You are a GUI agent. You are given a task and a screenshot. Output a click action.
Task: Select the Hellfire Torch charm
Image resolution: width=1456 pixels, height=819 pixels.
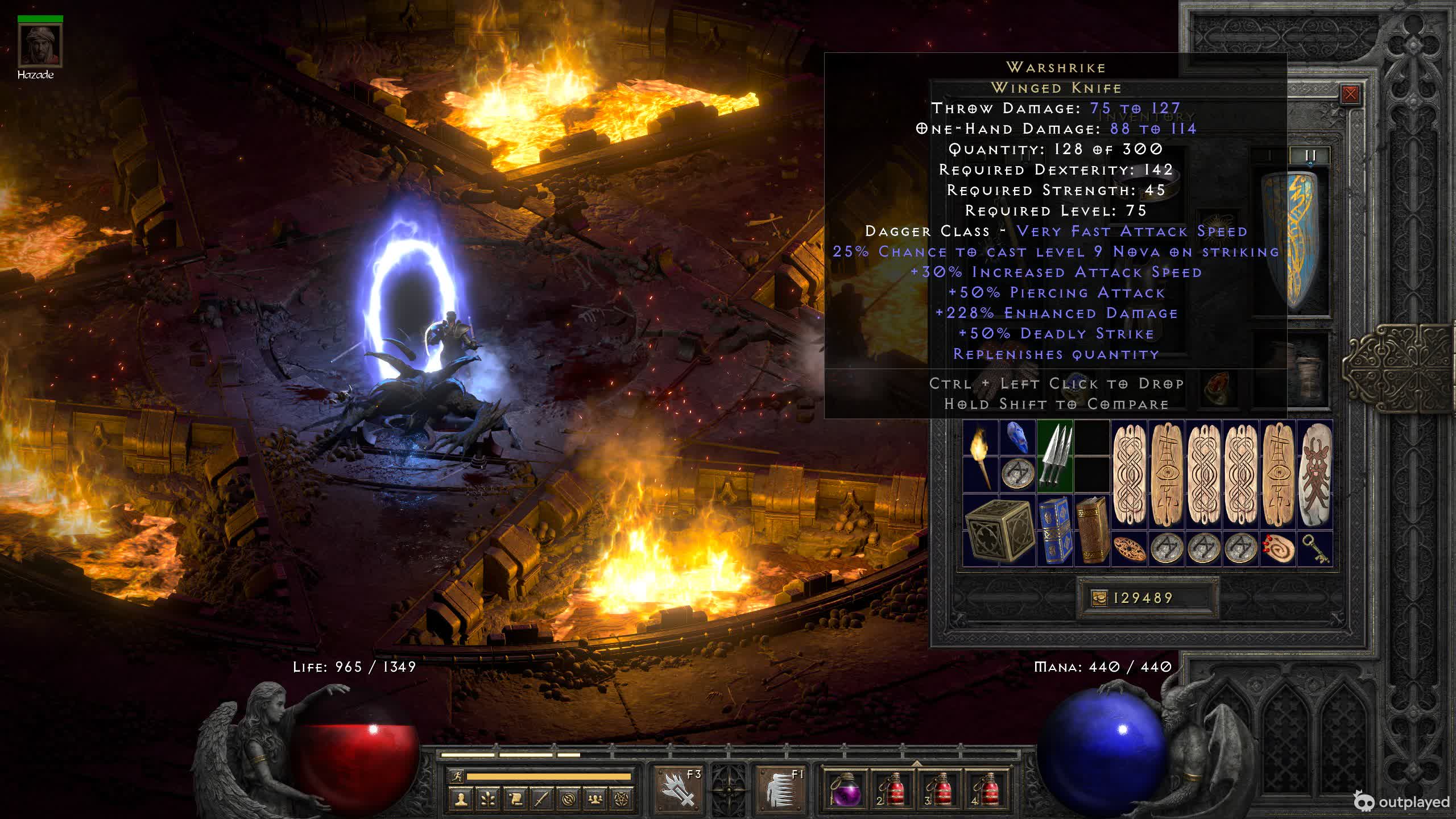point(980,456)
